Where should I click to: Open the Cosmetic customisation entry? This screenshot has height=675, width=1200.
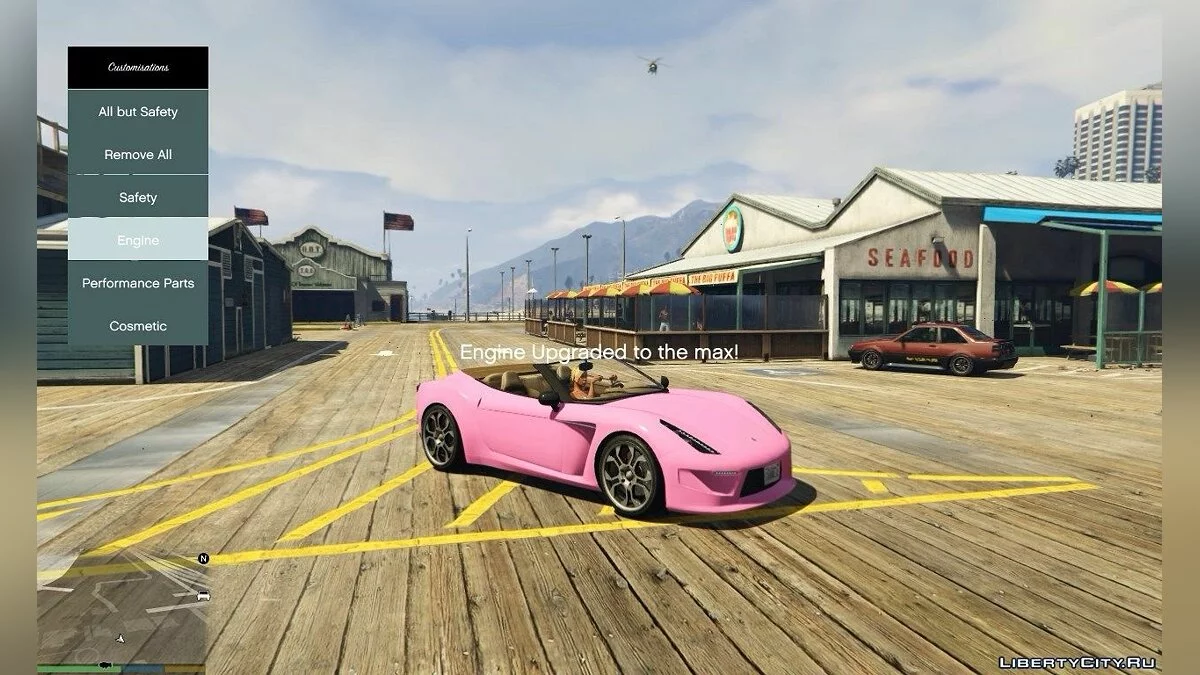click(138, 326)
